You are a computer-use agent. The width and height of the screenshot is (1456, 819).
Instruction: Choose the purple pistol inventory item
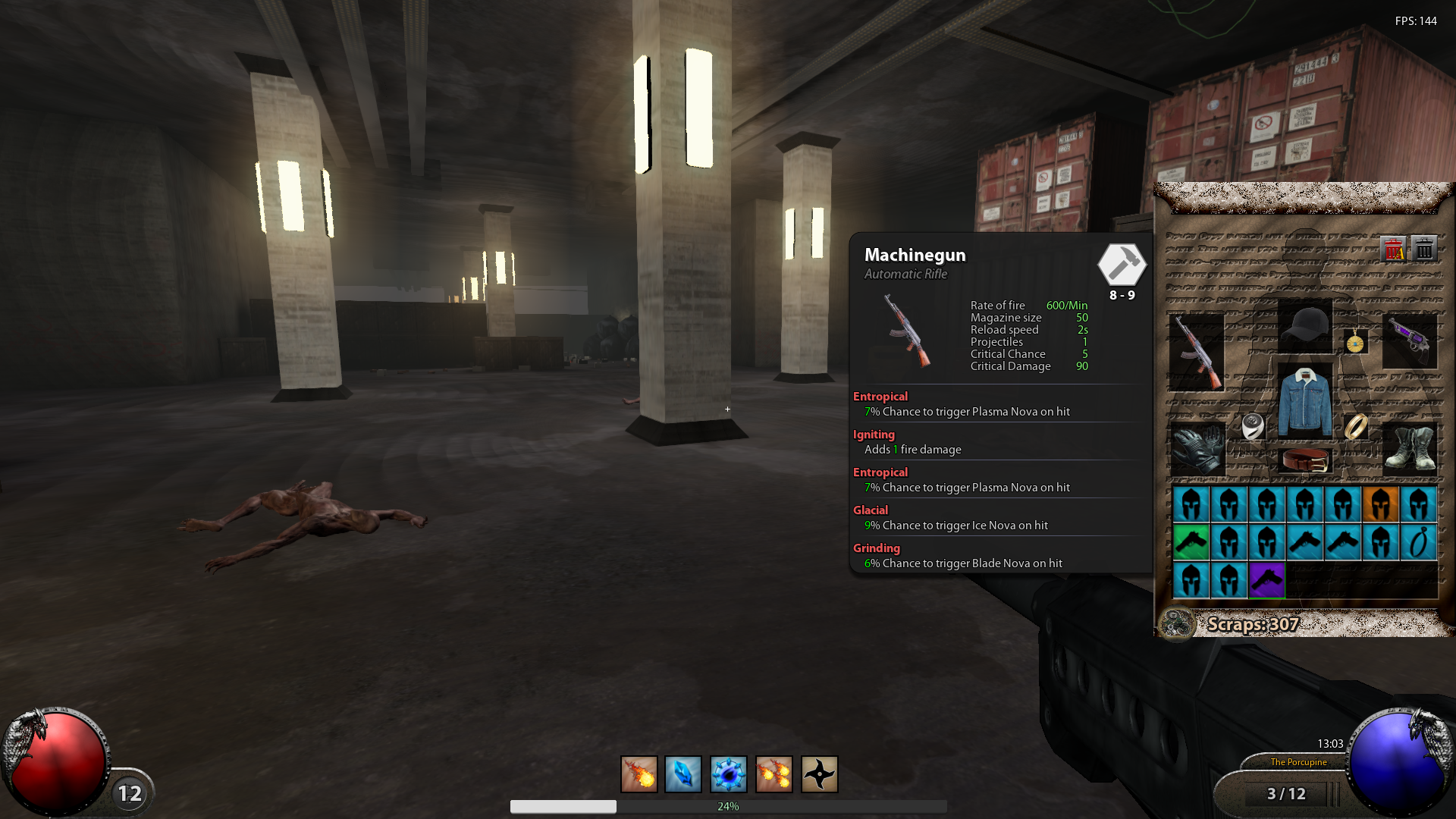[x=1266, y=580]
